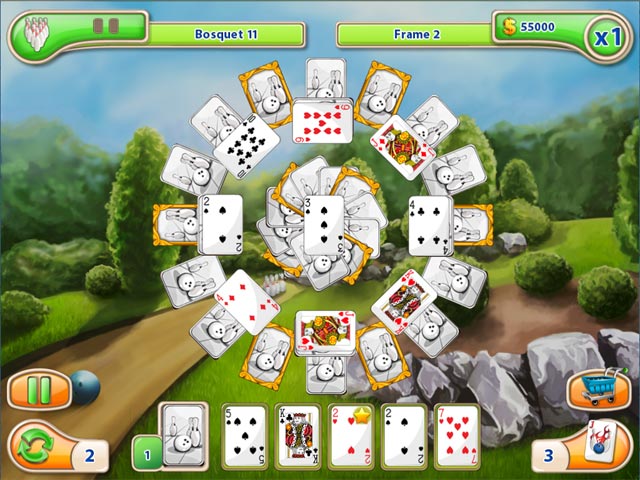The width and height of the screenshot is (640, 480).
Task: Choose the 9 of hearts on the board
Action: point(322,120)
